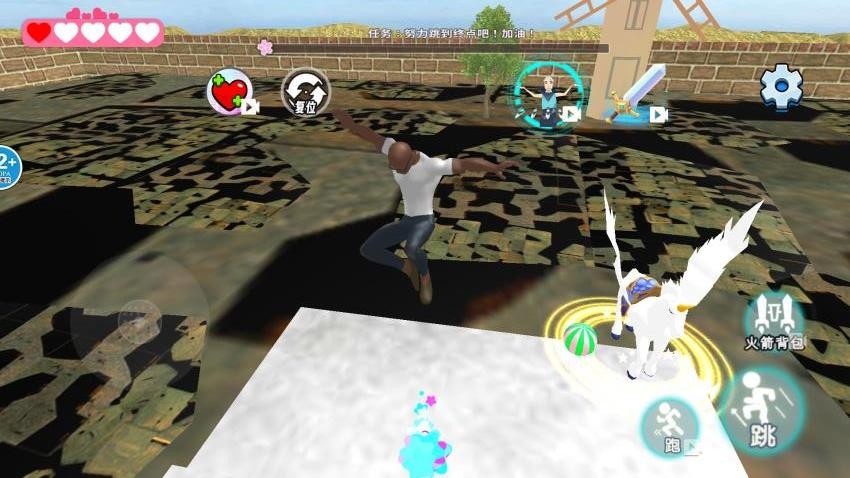Tap the heart health refill icon
850x478 pixels.
(x=229, y=92)
